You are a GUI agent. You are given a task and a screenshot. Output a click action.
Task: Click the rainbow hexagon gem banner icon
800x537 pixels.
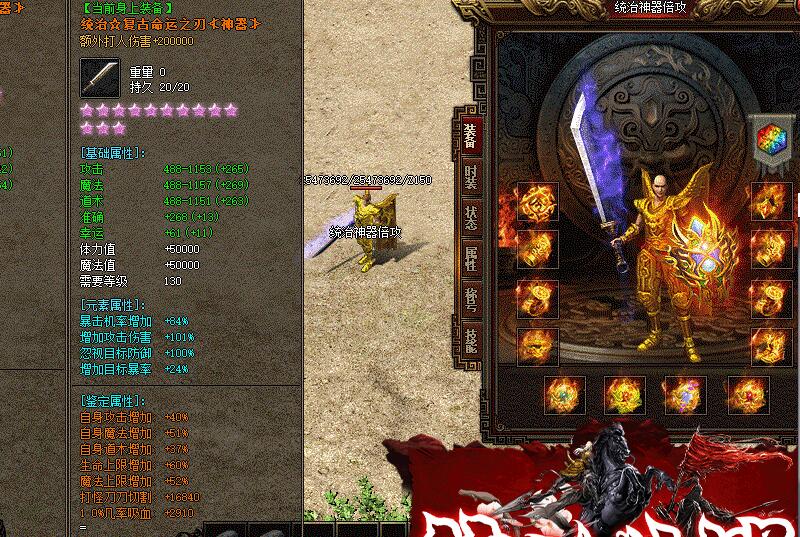pos(769,140)
